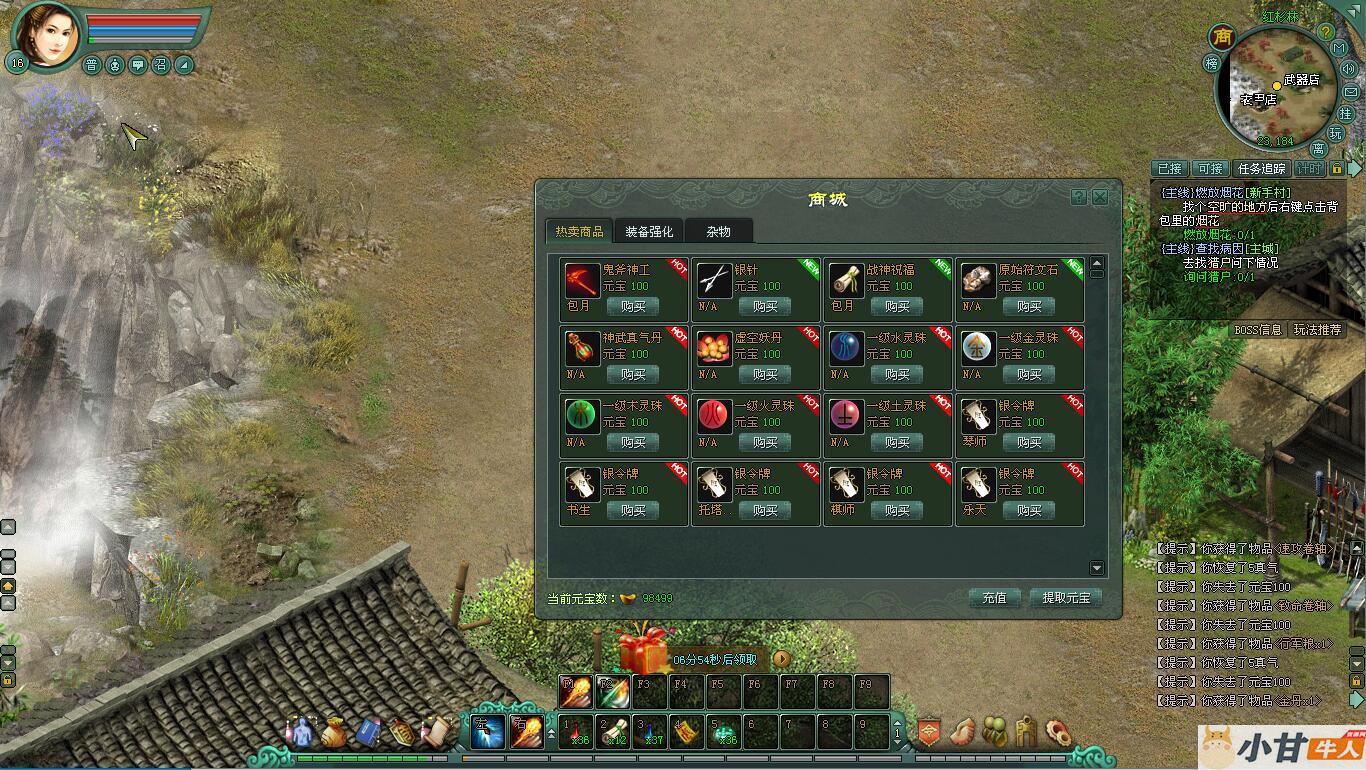Select the 热卖商品 tab
This screenshot has width=1366, height=770.
pyautogui.click(x=579, y=232)
